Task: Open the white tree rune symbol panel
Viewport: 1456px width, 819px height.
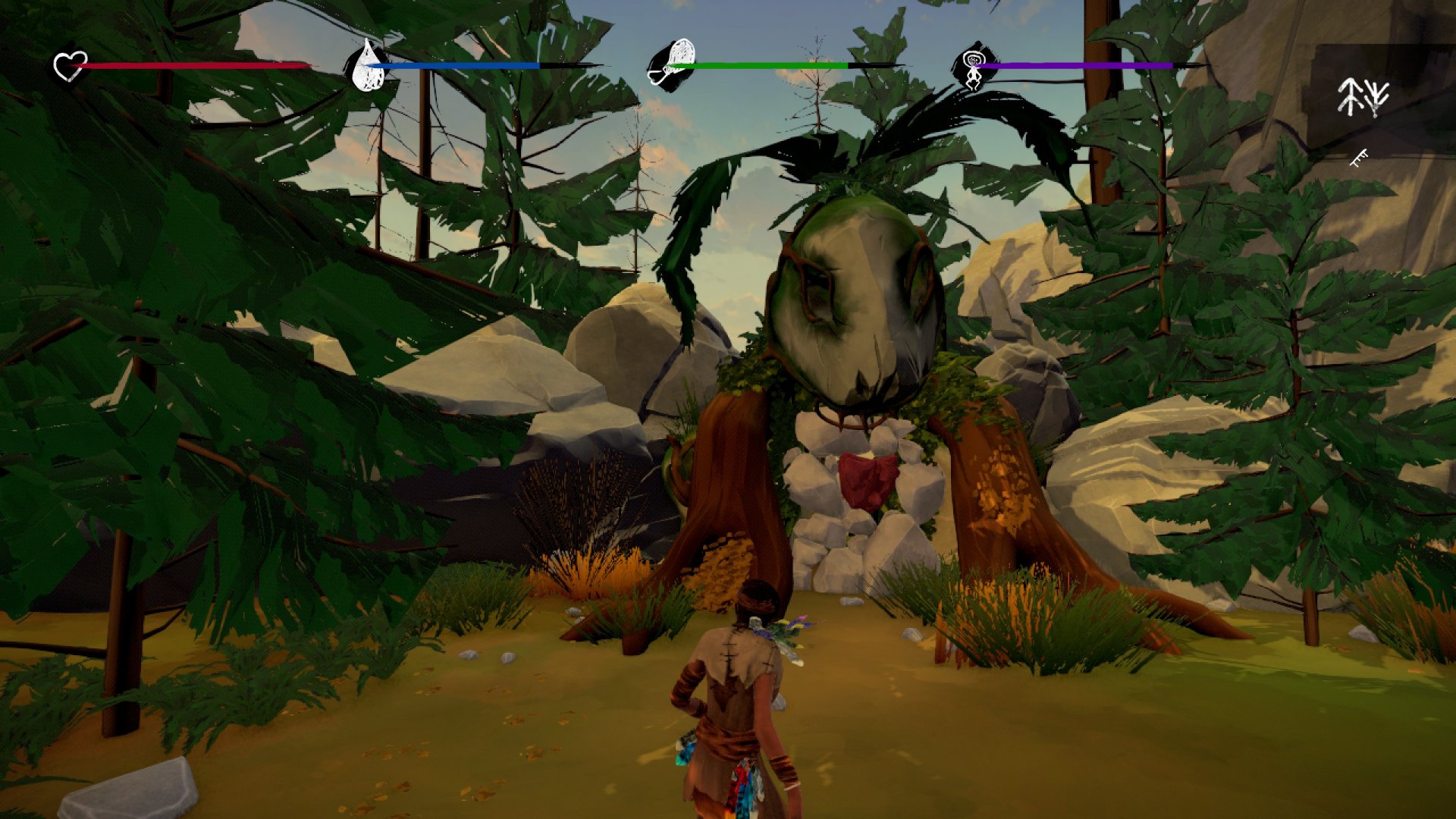Action: (1363, 97)
